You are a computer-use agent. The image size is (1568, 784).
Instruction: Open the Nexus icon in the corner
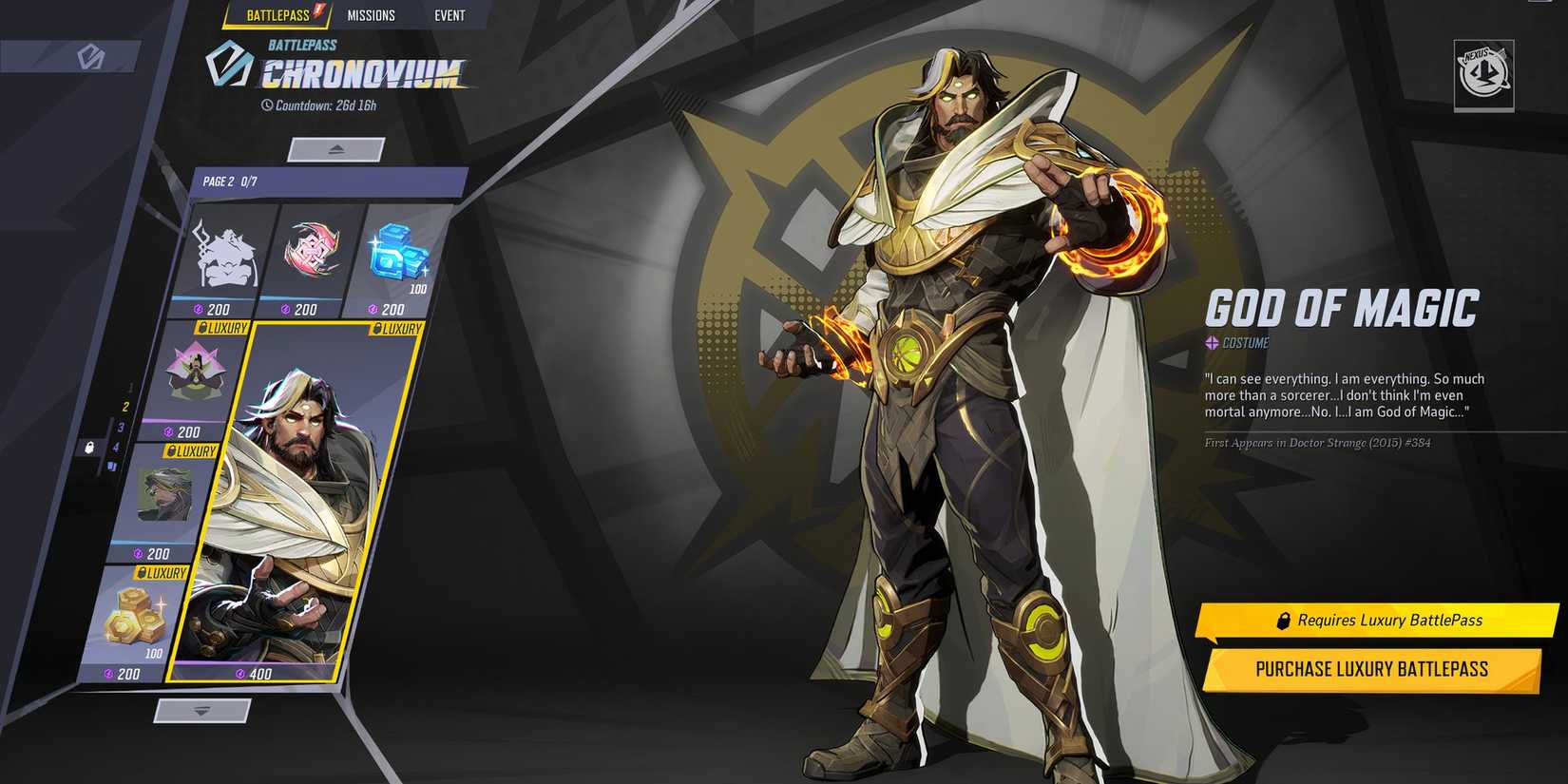(x=1482, y=74)
